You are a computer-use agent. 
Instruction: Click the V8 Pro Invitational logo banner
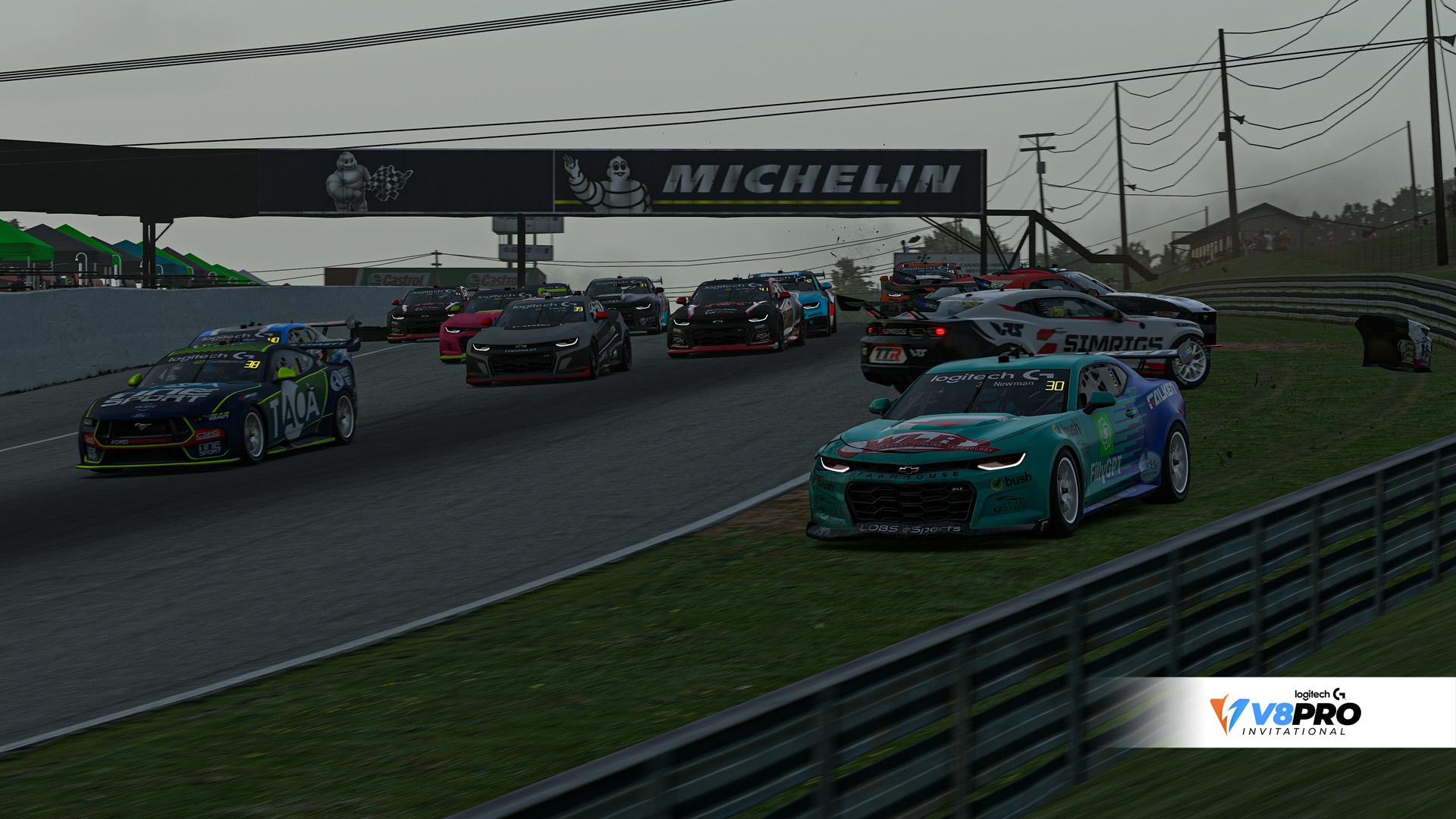(1286, 712)
